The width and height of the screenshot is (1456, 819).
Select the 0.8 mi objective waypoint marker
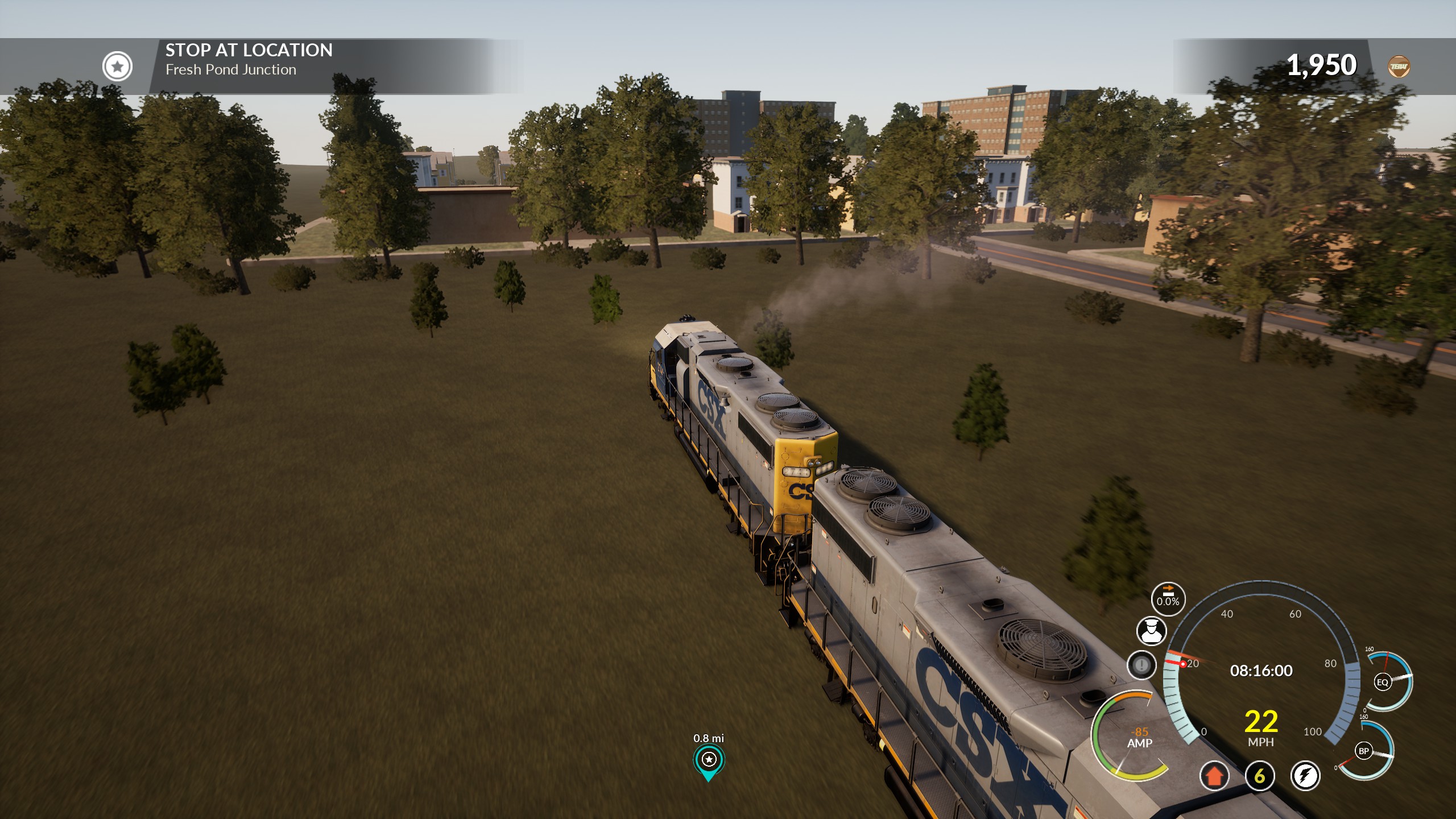pos(709,760)
